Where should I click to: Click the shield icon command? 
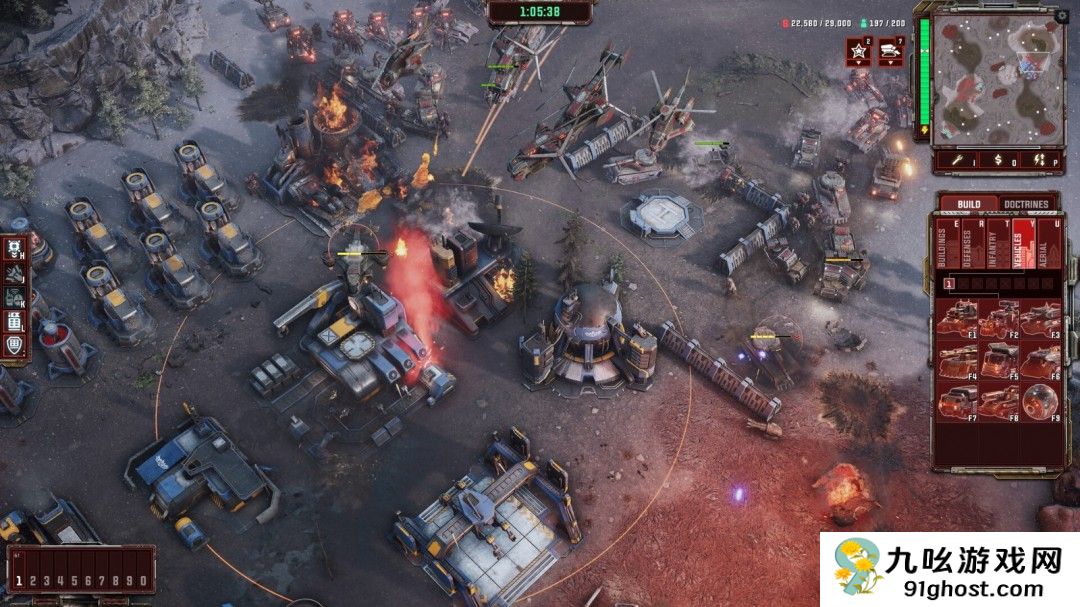tap(15, 345)
